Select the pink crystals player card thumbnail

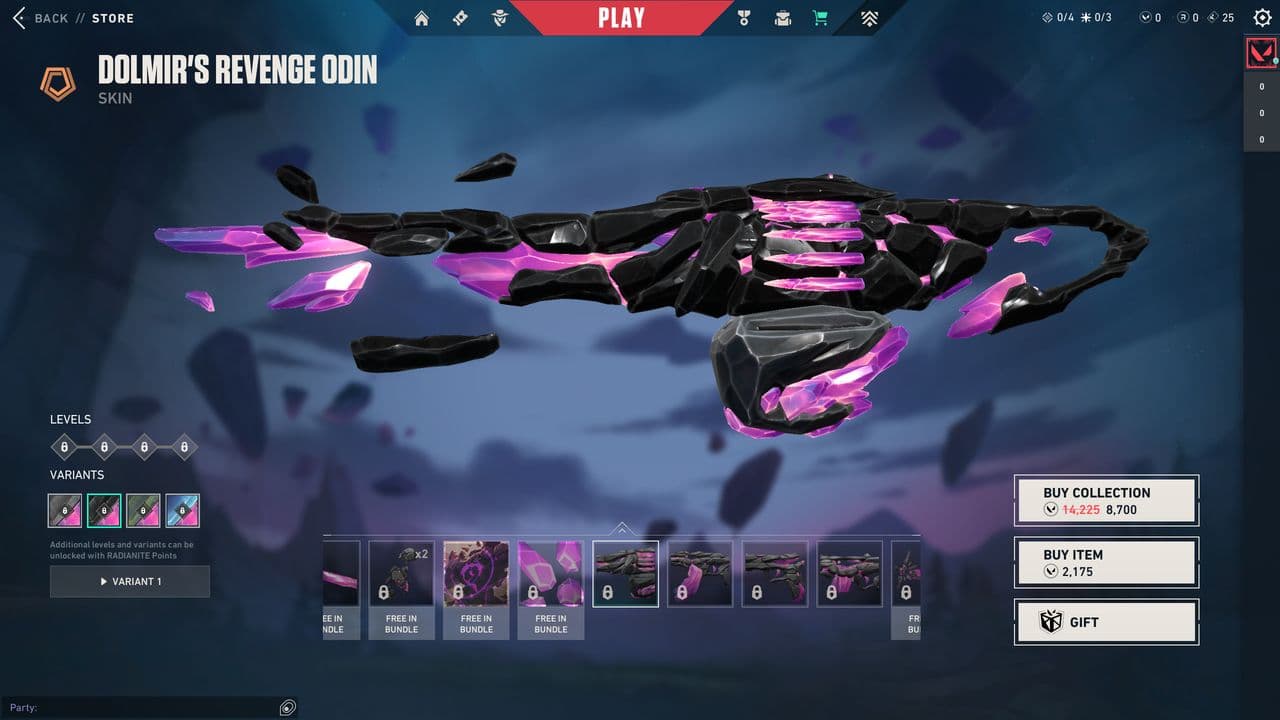tap(551, 574)
